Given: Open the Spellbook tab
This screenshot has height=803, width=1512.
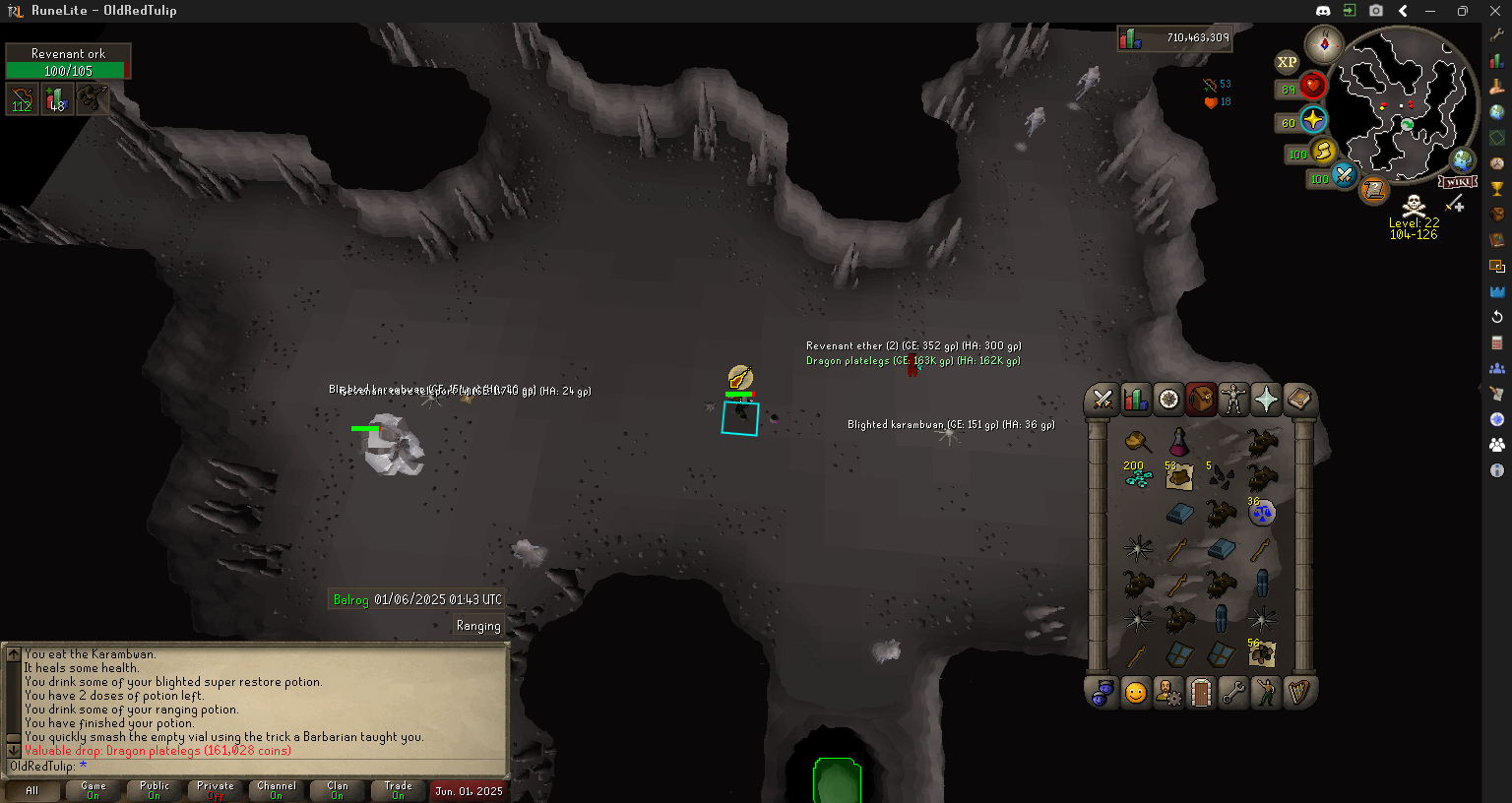Looking at the screenshot, I should click(1298, 399).
